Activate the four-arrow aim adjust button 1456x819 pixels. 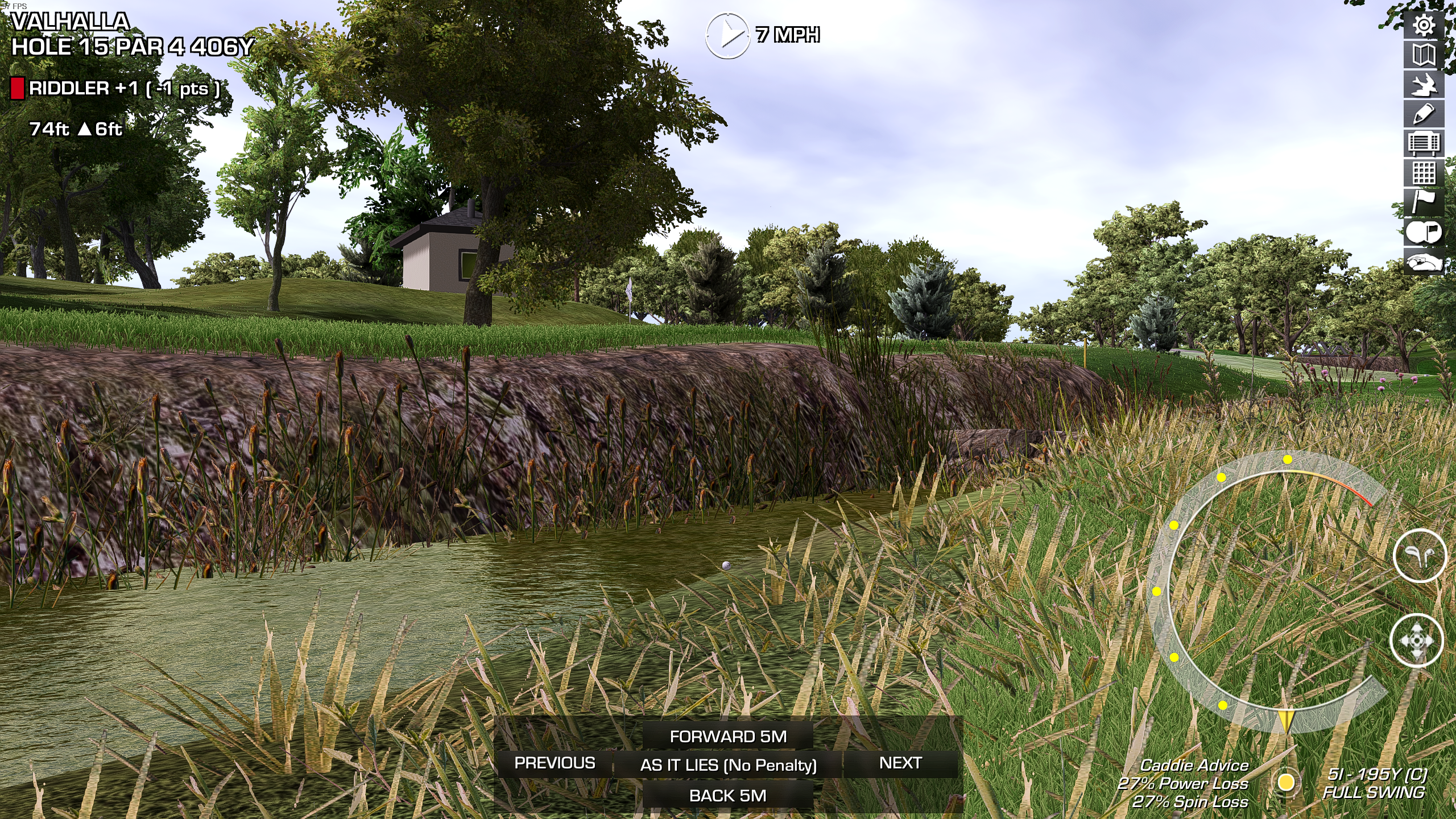tap(1416, 640)
